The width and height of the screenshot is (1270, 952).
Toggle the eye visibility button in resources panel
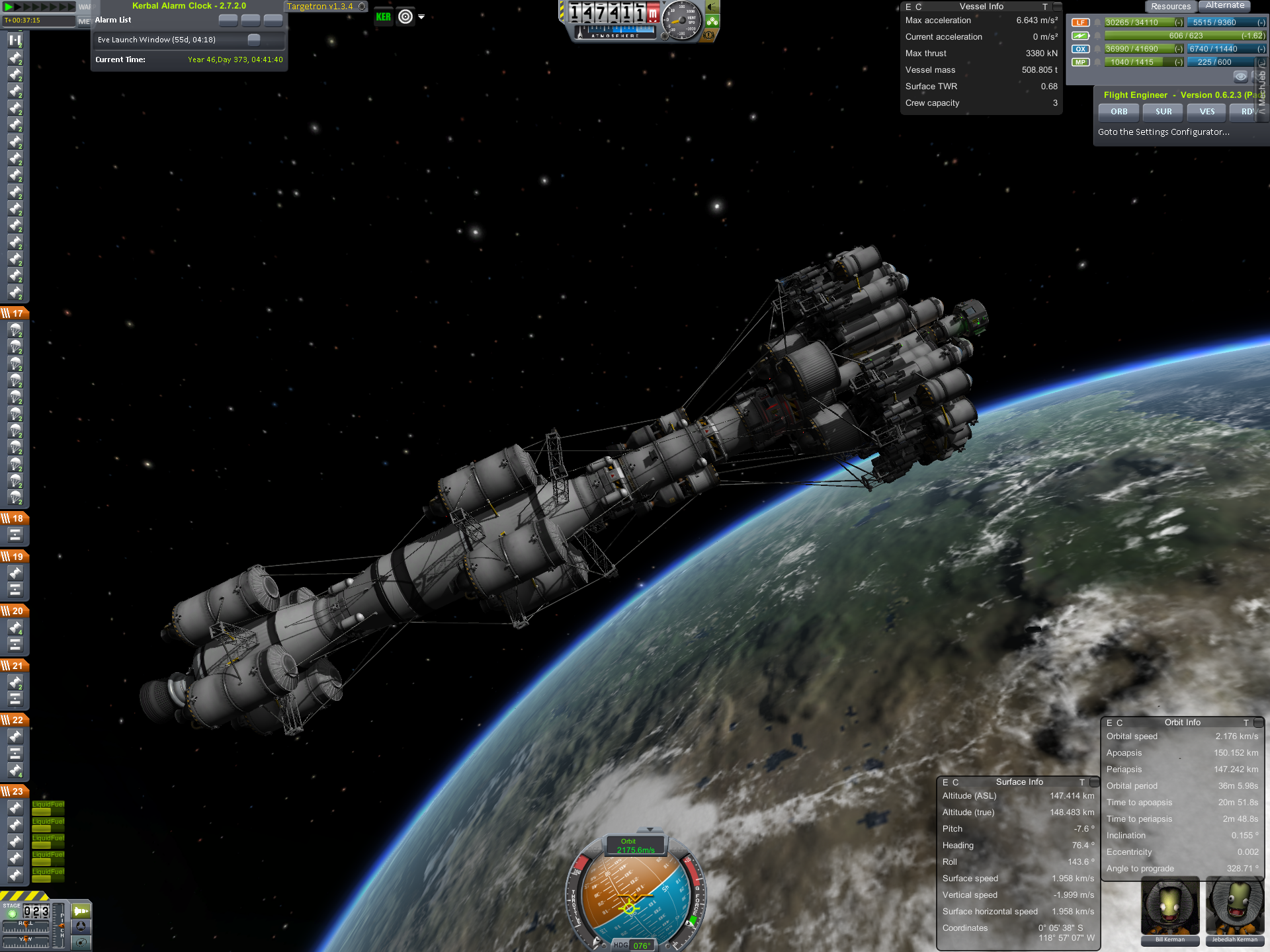[x=1240, y=76]
